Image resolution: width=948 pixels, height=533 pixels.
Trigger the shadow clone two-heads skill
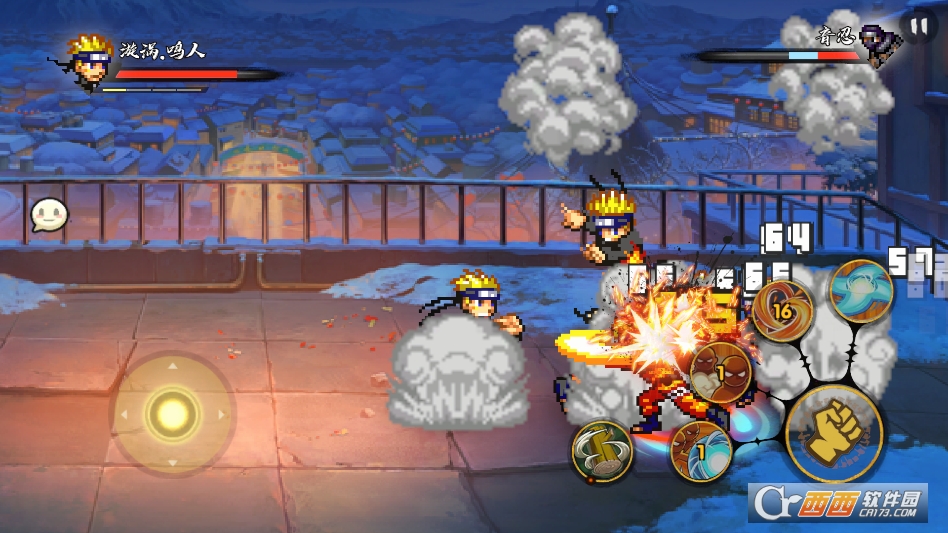(720, 373)
